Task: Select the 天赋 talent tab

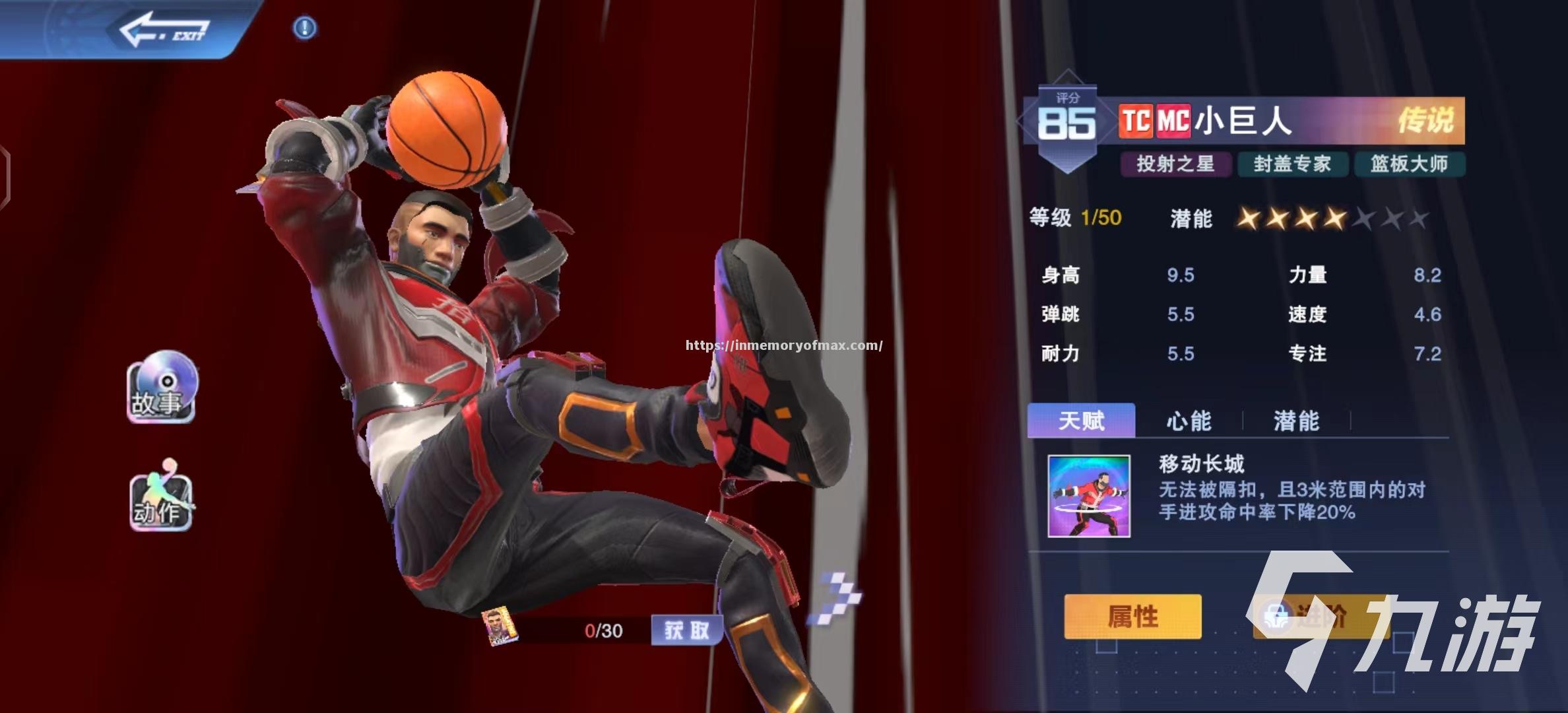Action: [1081, 421]
